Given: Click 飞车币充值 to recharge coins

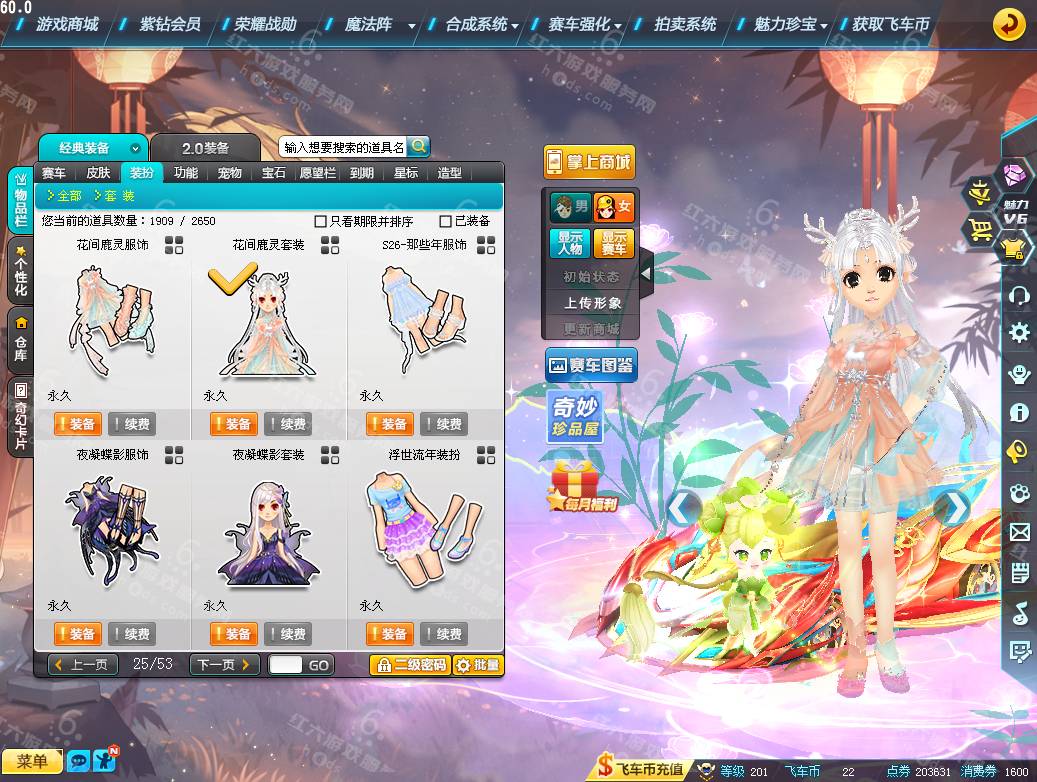Looking at the screenshot, I should coord(641,769).
